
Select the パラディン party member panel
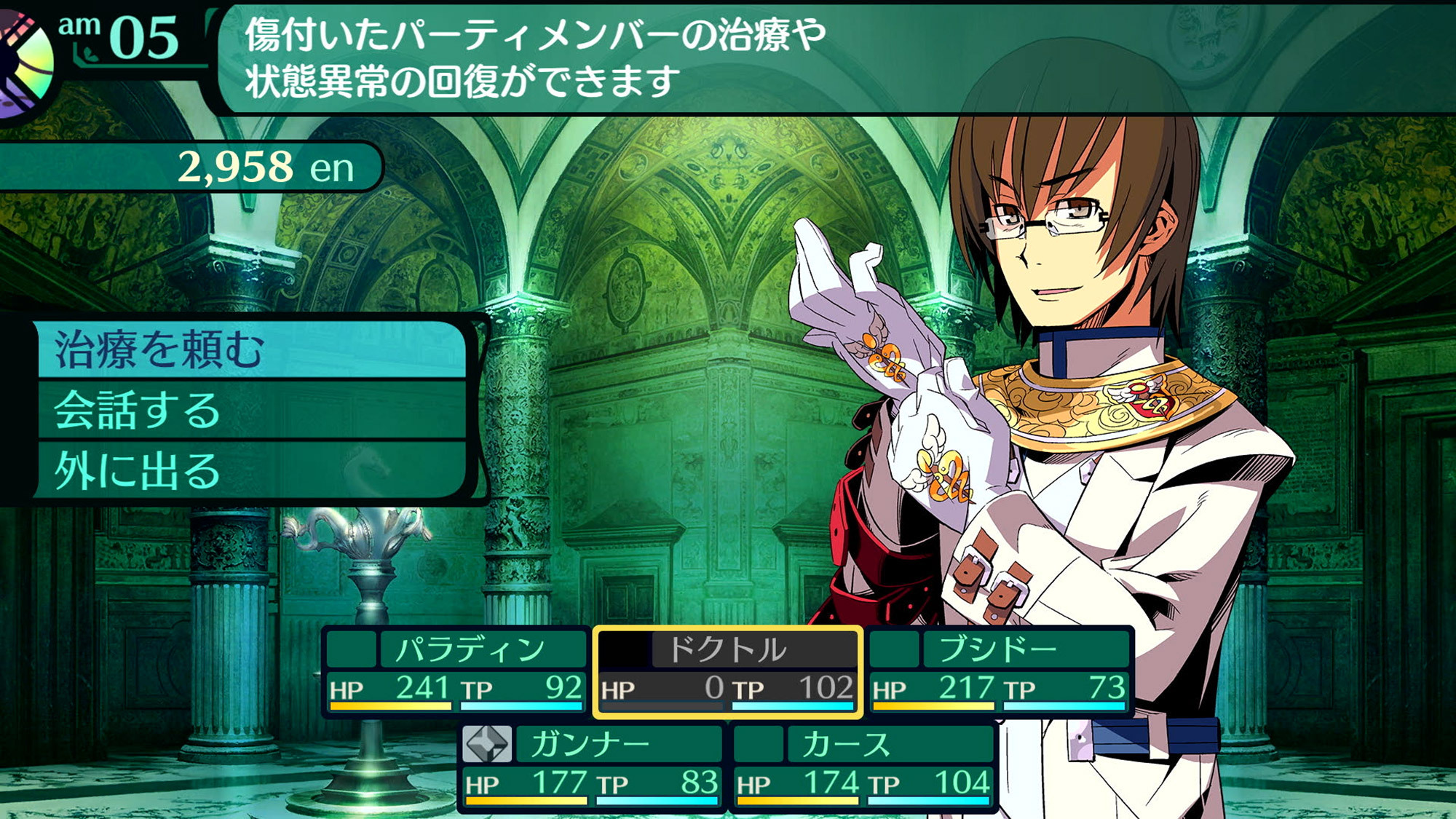click(x=456, y=671)
